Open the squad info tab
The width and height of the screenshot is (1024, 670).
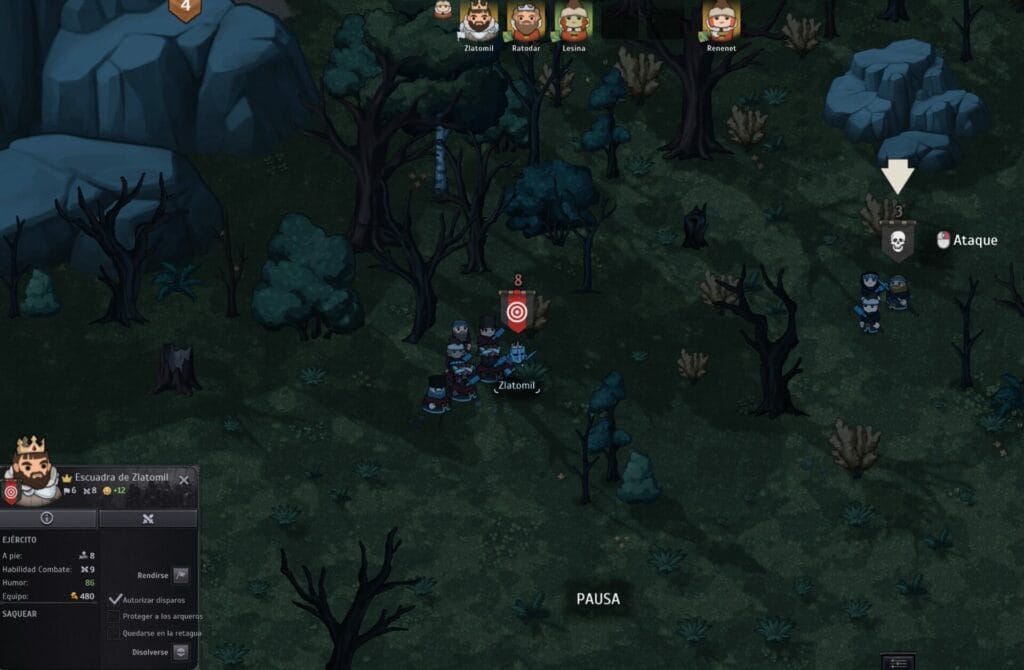(47, 519)
